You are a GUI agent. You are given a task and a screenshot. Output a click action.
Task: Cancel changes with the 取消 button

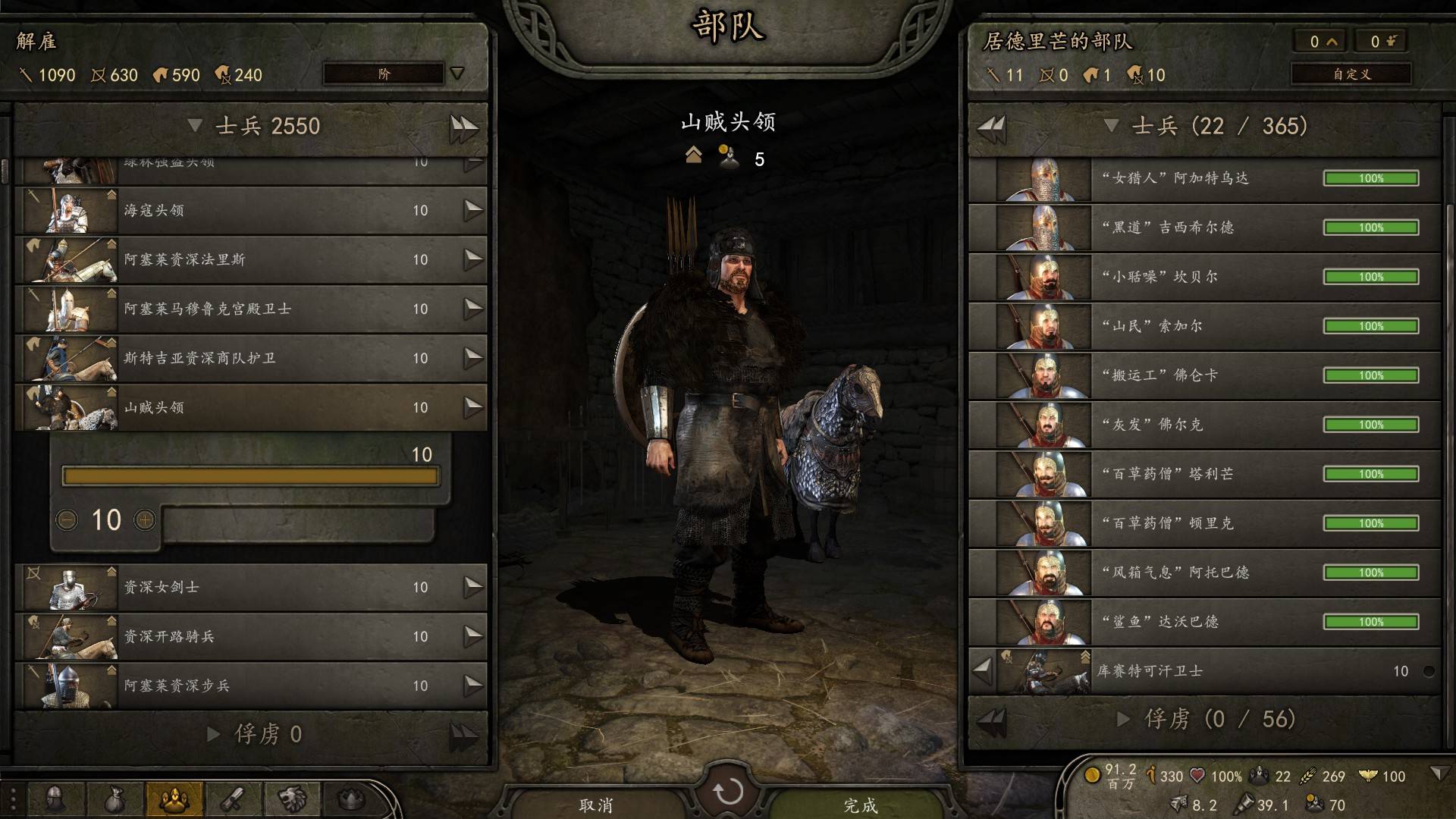pyautogui.click(x=596, y=804)
